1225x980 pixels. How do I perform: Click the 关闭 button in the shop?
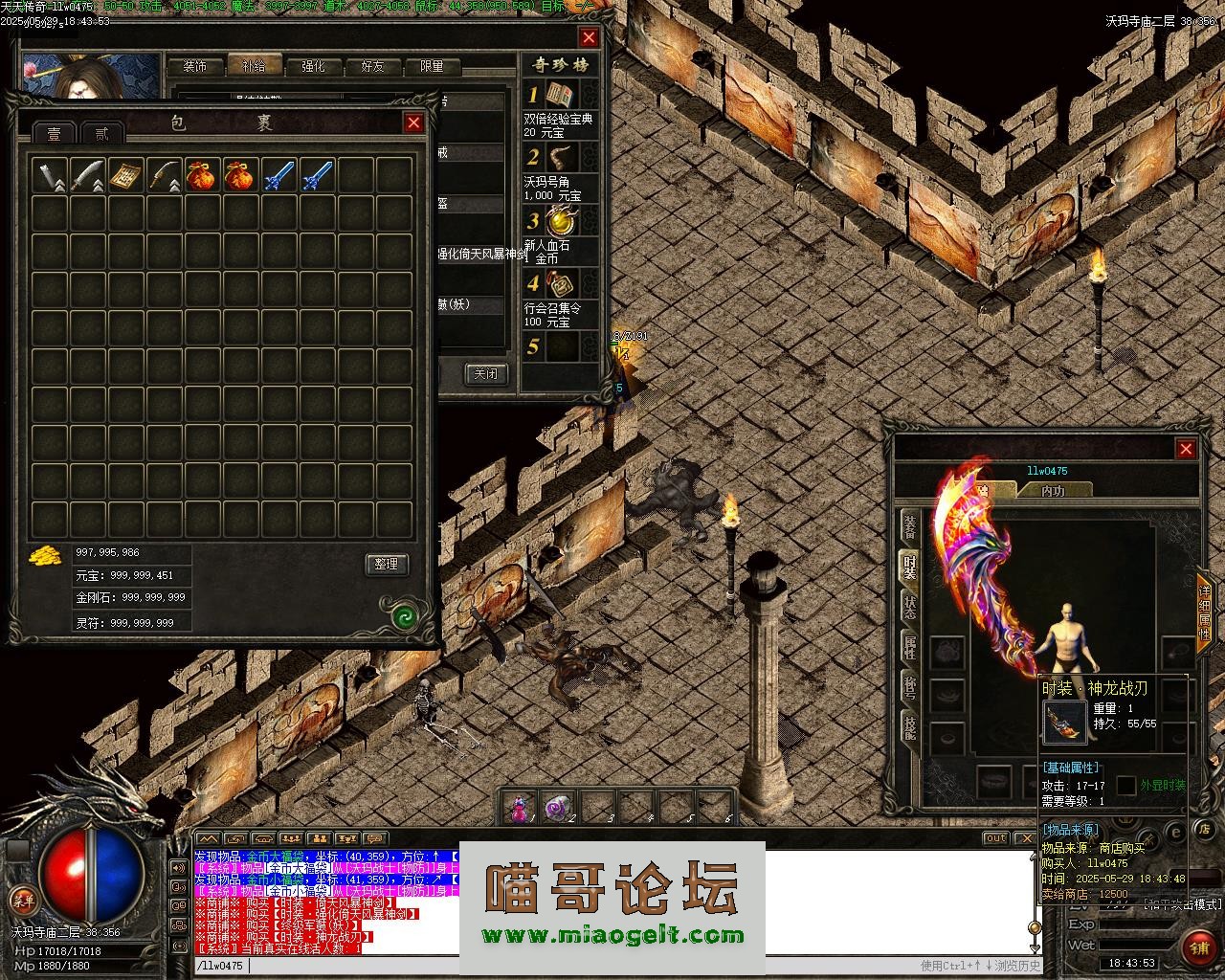point(485,373)
